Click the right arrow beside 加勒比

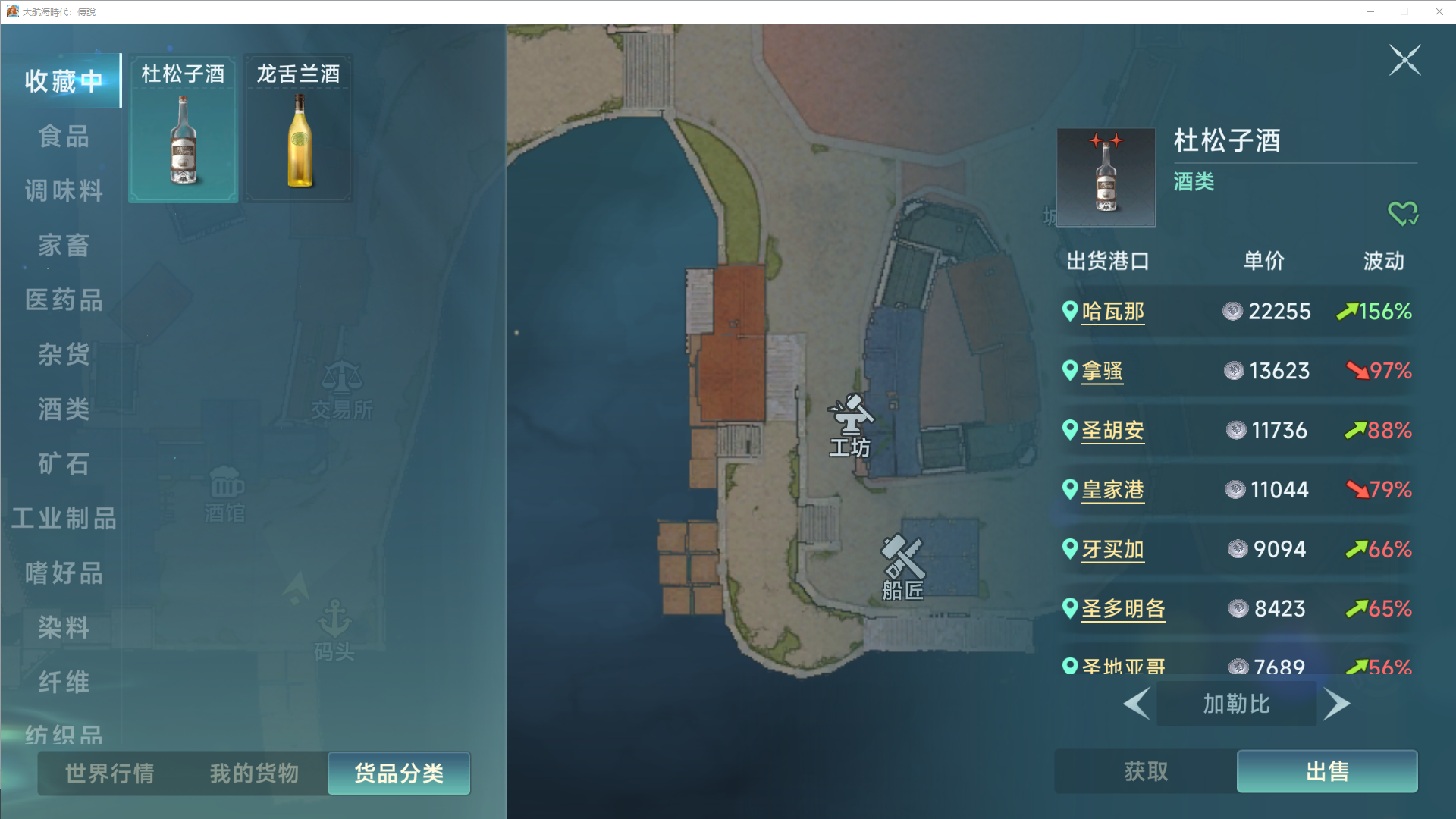tap(1338, 703)
